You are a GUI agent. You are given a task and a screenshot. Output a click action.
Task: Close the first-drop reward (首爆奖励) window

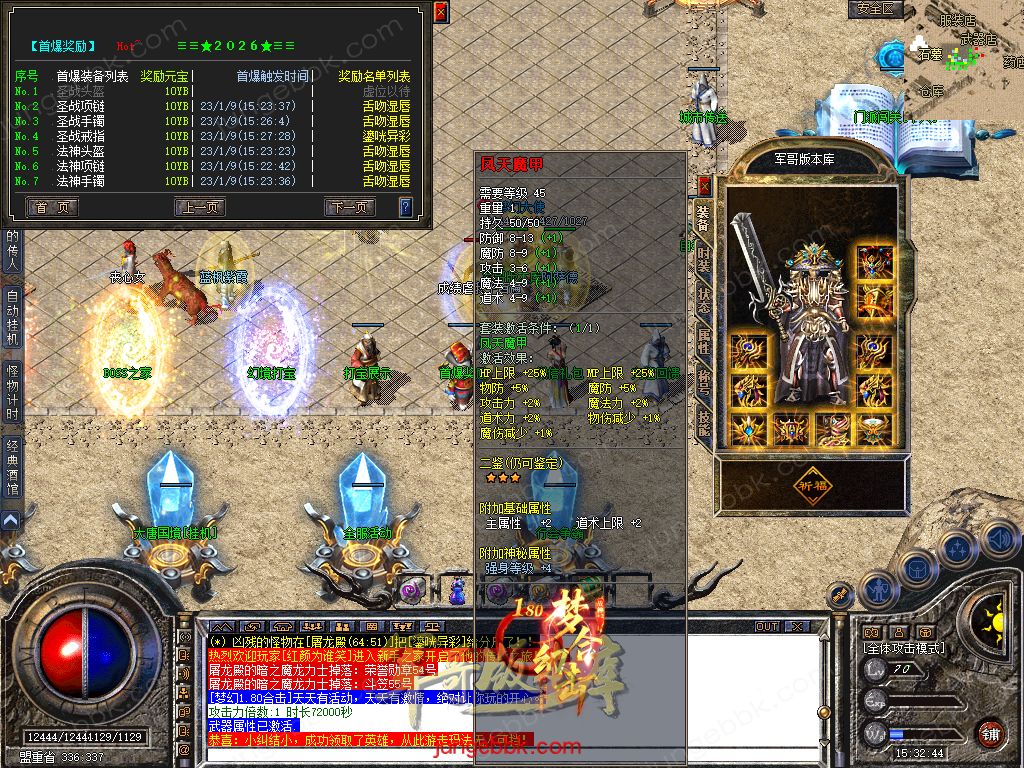coord(440,12)
